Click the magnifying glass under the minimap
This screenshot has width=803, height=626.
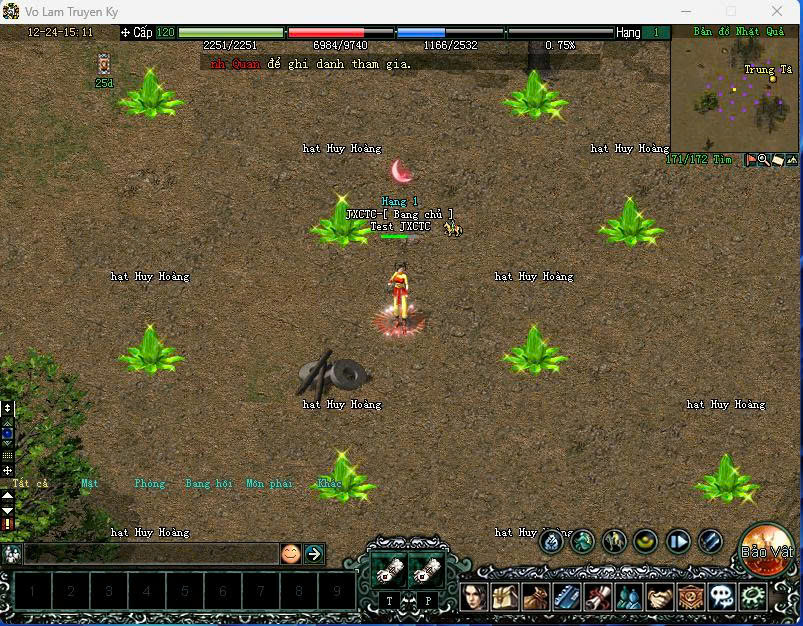click(x=763, y=159)
